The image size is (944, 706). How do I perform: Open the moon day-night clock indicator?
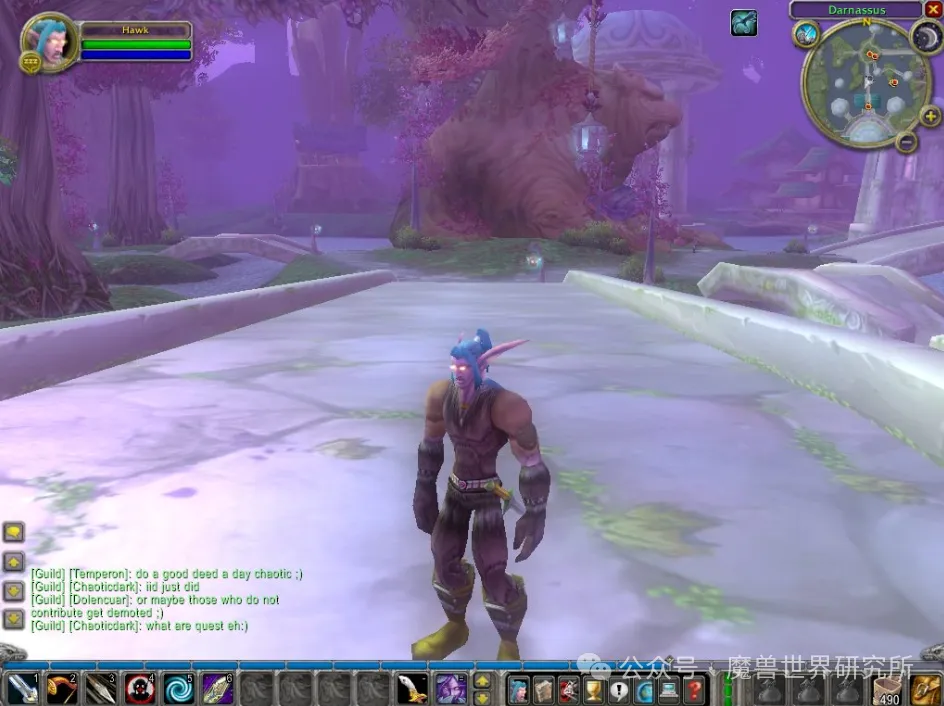click(x=925, y=36)
